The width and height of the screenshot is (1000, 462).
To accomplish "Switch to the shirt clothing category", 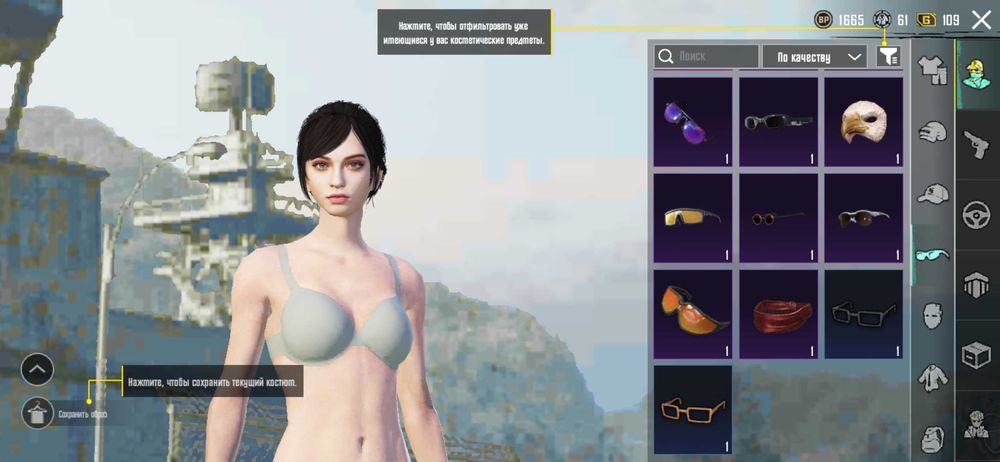I will pos(932,72).
